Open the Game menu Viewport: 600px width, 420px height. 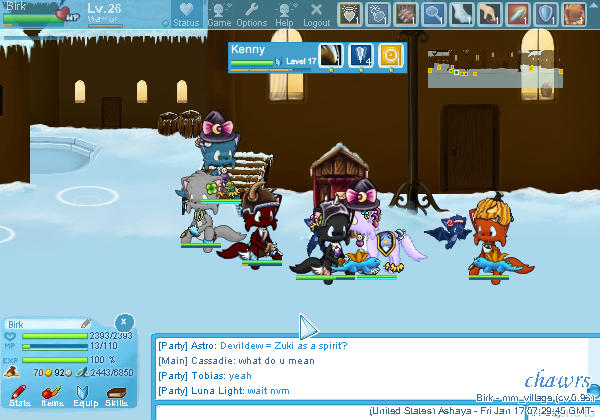(x=219, y=14)
